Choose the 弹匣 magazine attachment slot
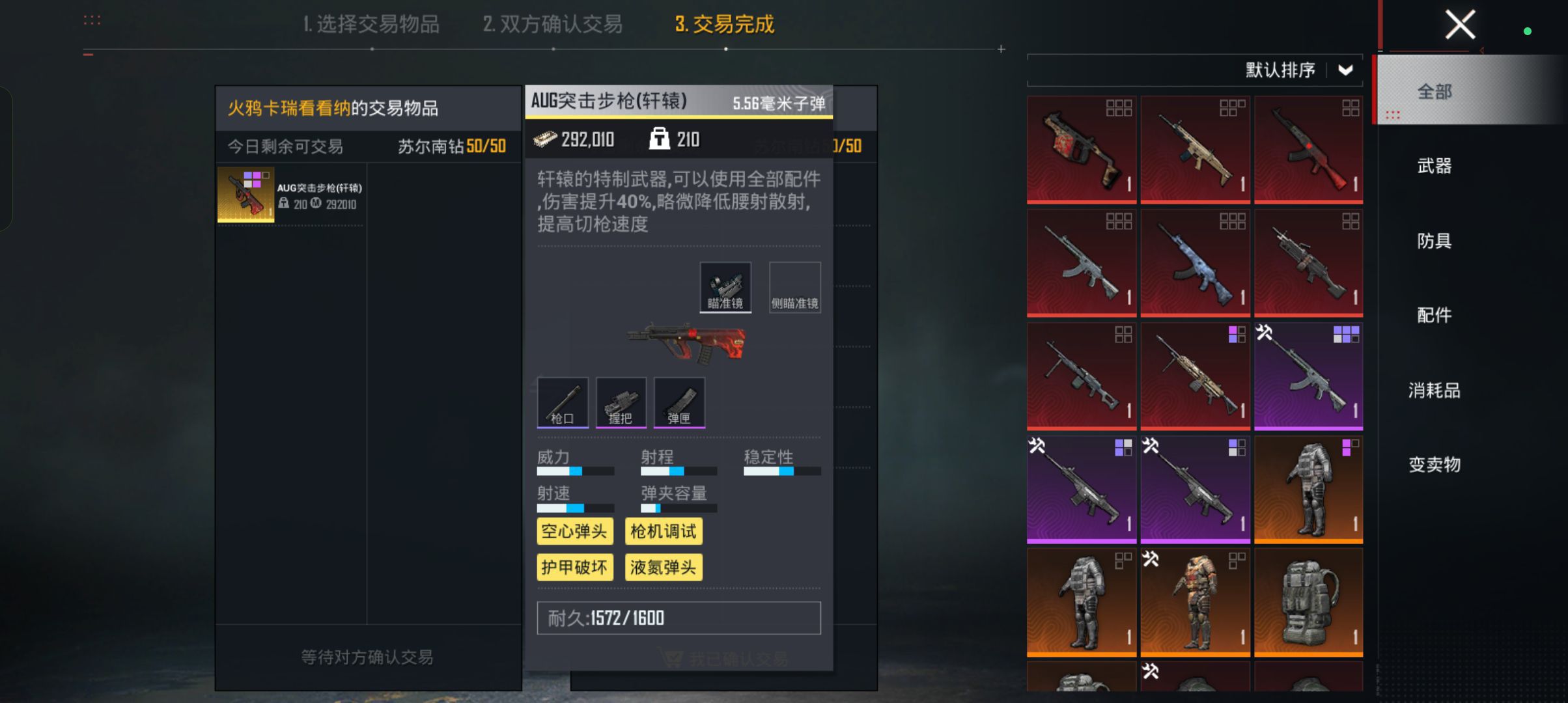This screenshot has height=703, width=1568. point(679,402)
